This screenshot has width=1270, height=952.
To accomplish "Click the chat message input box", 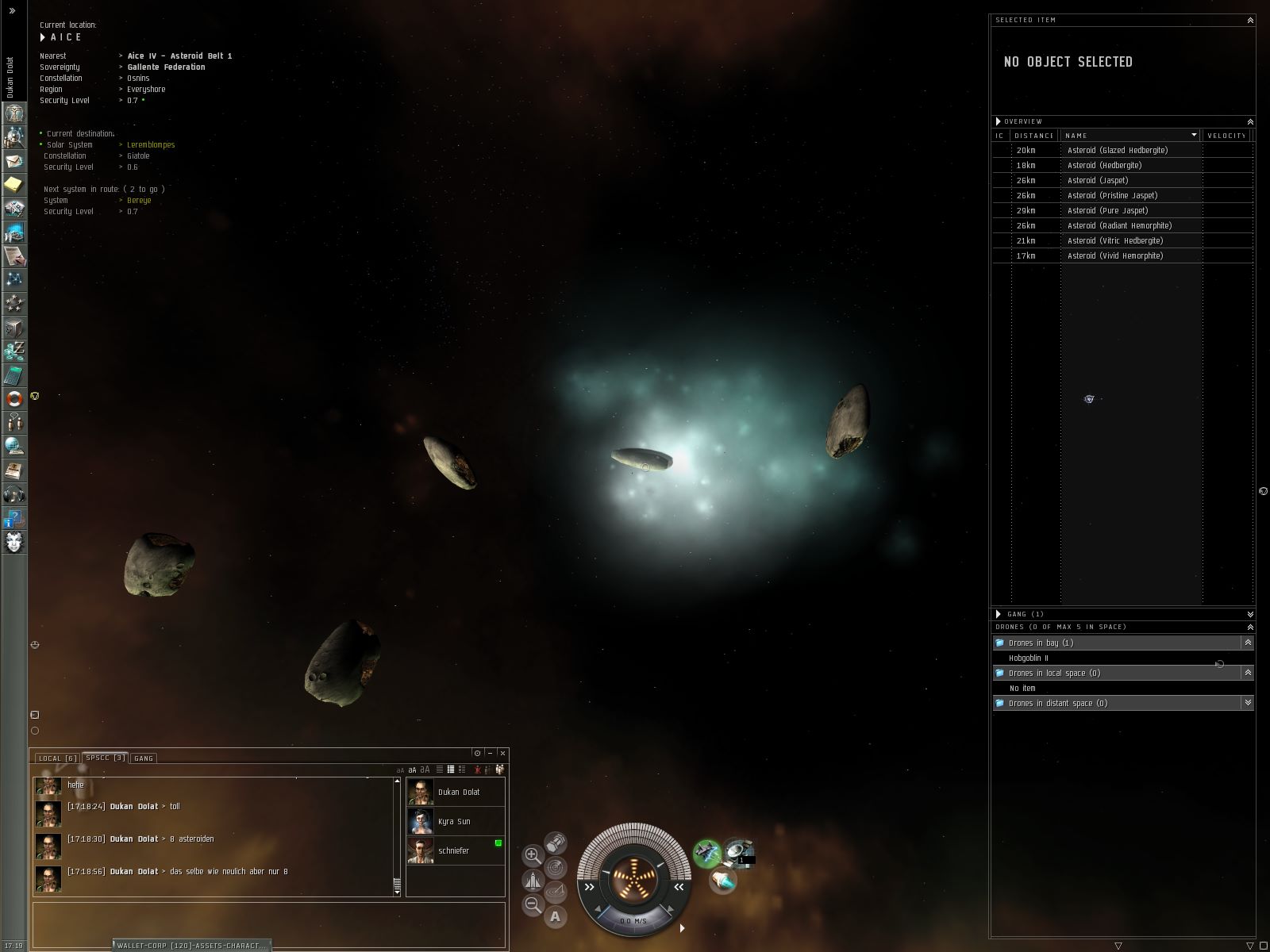I will 268,923.
